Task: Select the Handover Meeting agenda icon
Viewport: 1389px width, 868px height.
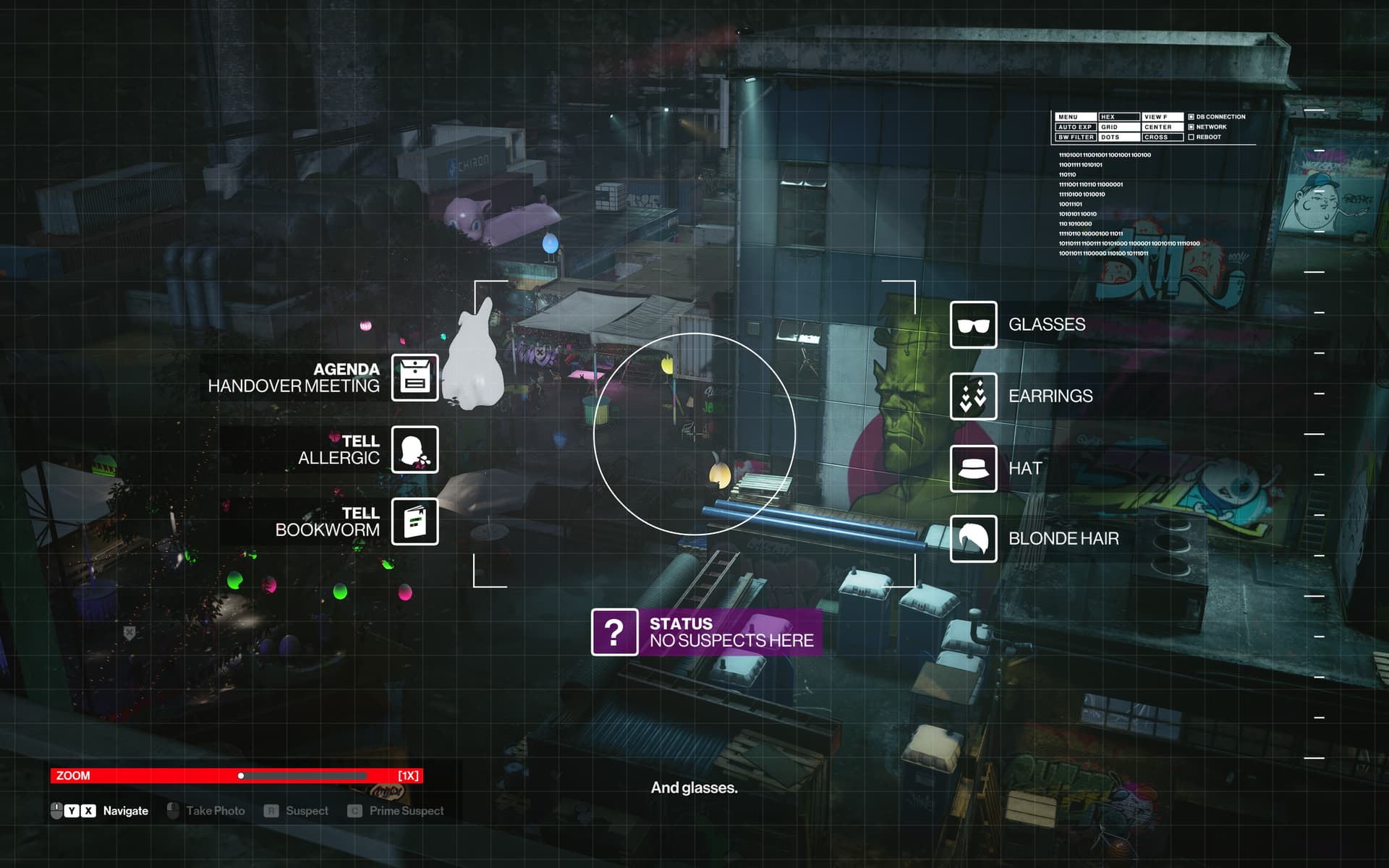Action: [415, 377]
